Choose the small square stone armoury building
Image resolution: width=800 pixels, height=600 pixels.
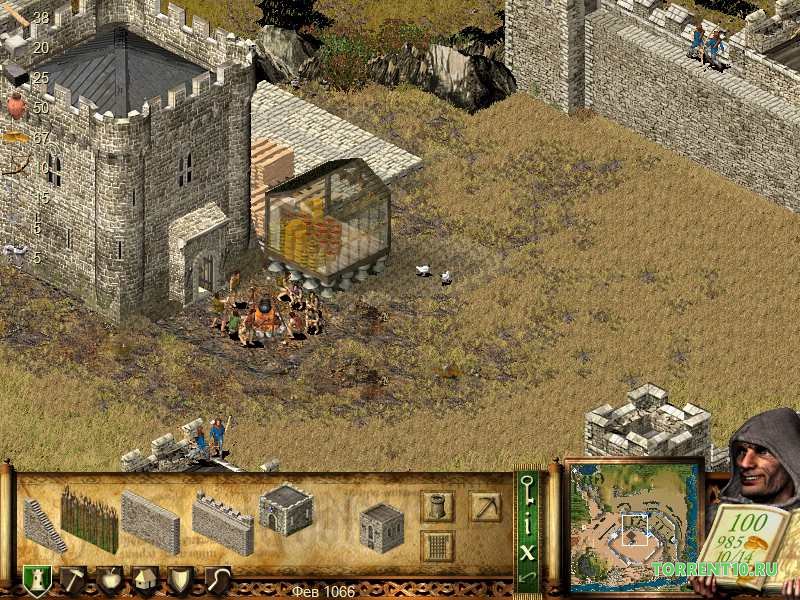(381, 526)
